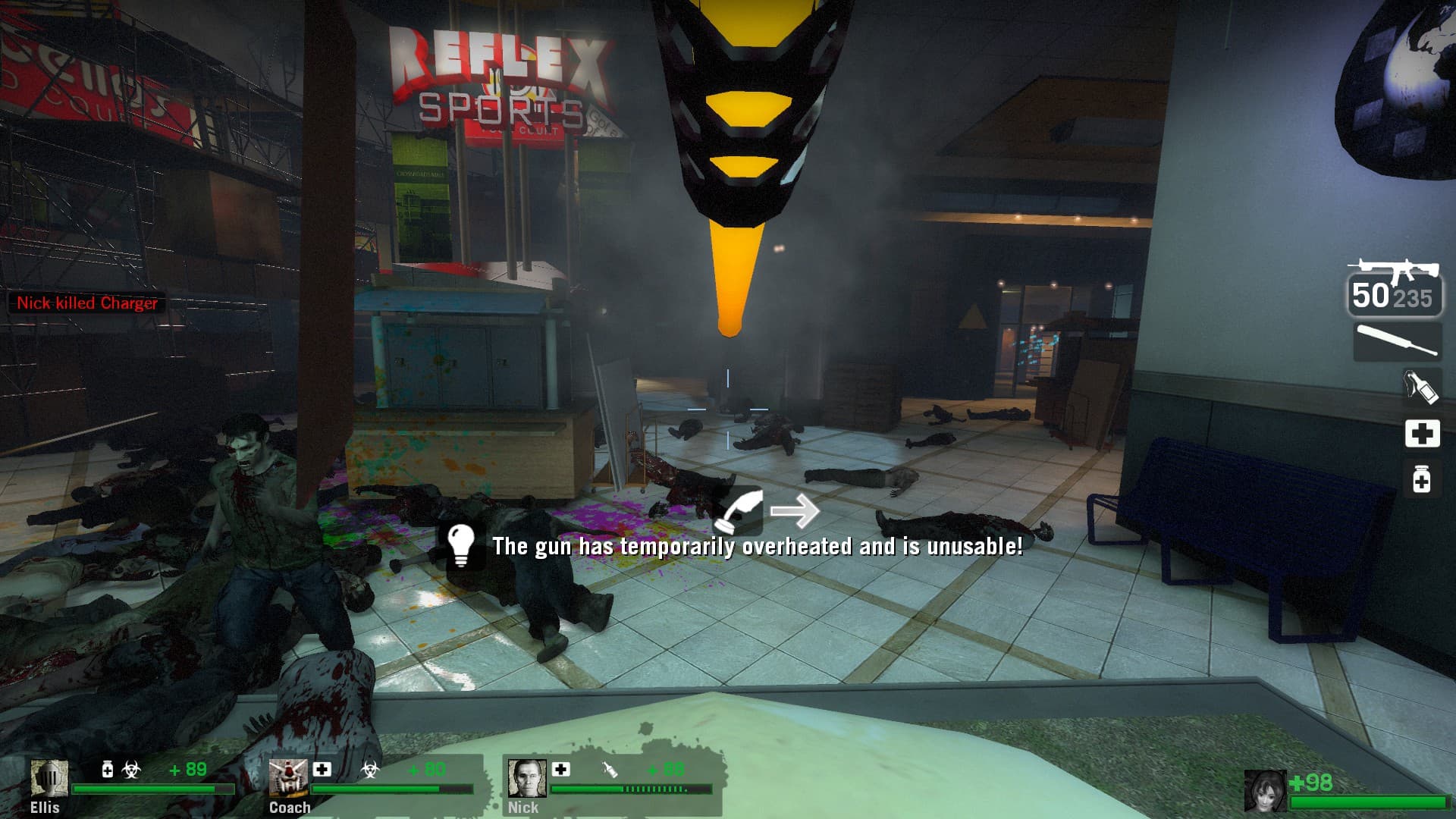
Task: Click Coach's robot avatar portrait
Action: [287, 778]
